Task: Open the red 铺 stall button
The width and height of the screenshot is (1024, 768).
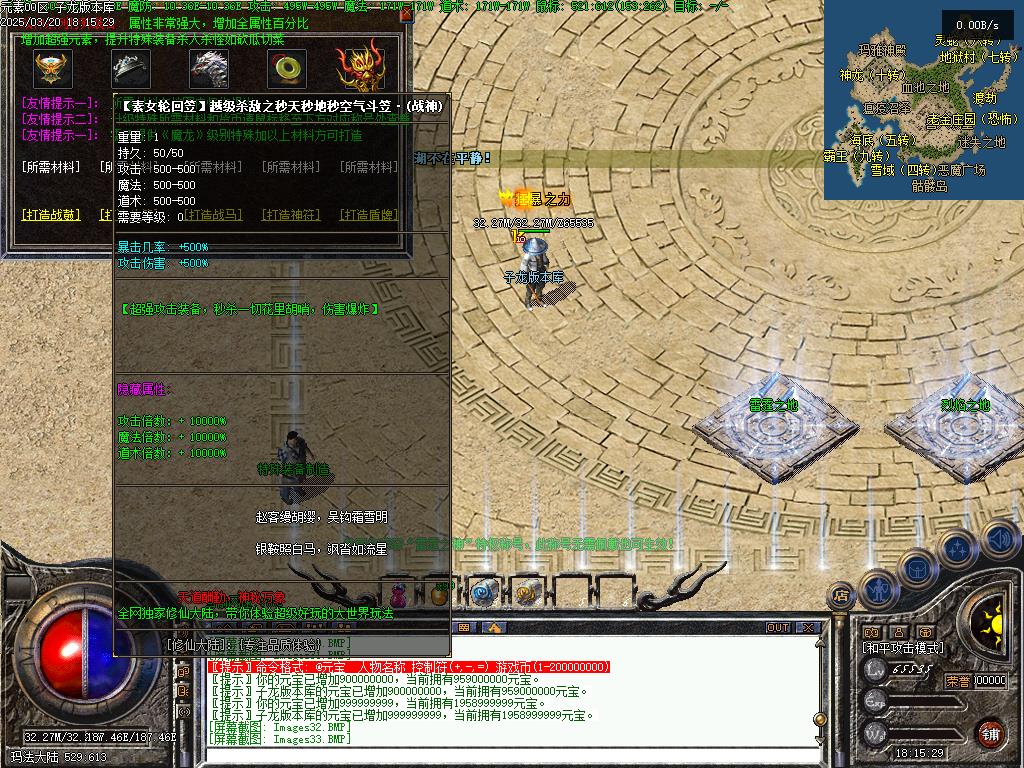Action: [x=990, y=732]
